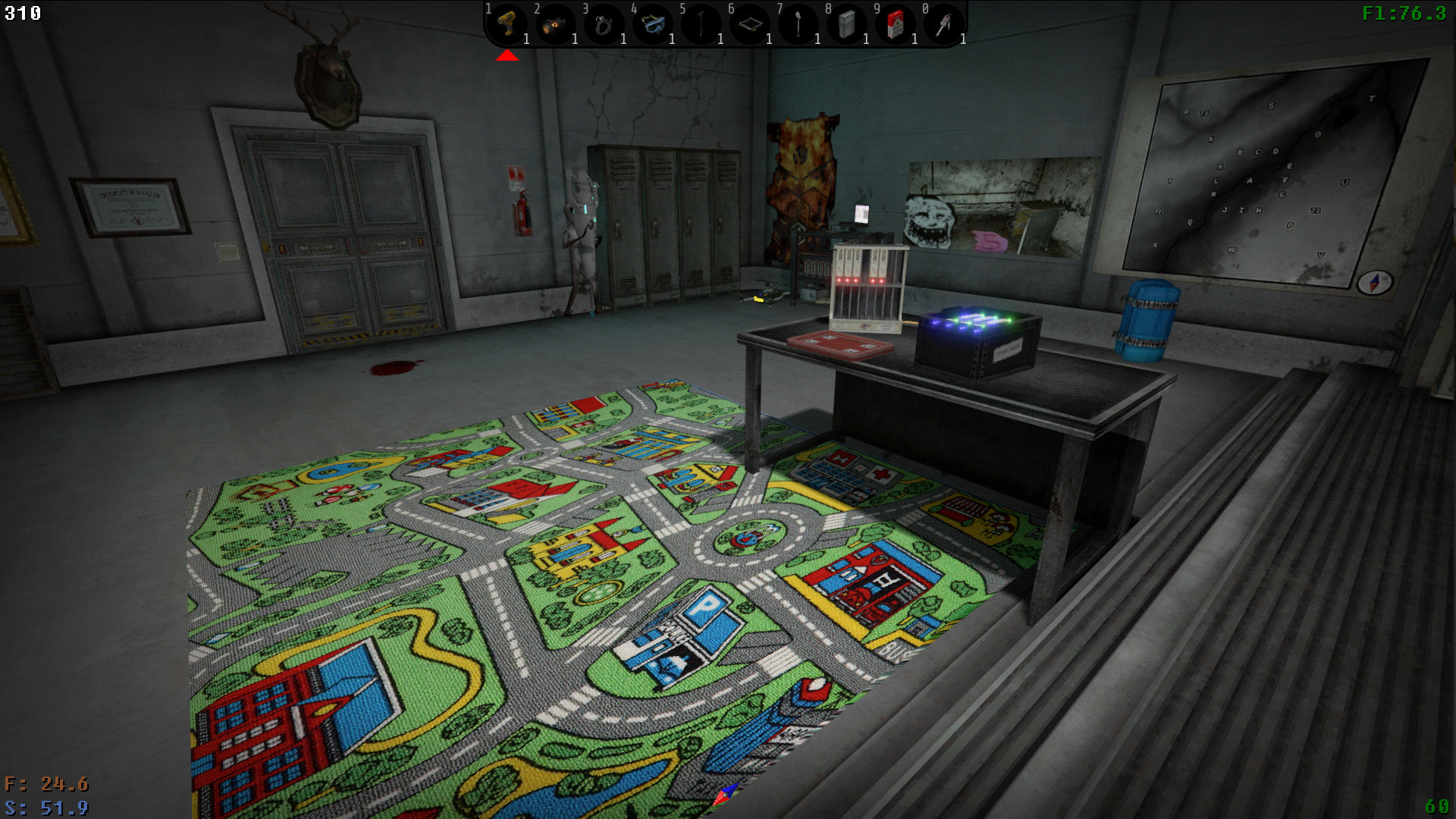Equip the crowbar in slot 5
The height and width of the screenshot is (819, 1456).
tap(701, 25)
